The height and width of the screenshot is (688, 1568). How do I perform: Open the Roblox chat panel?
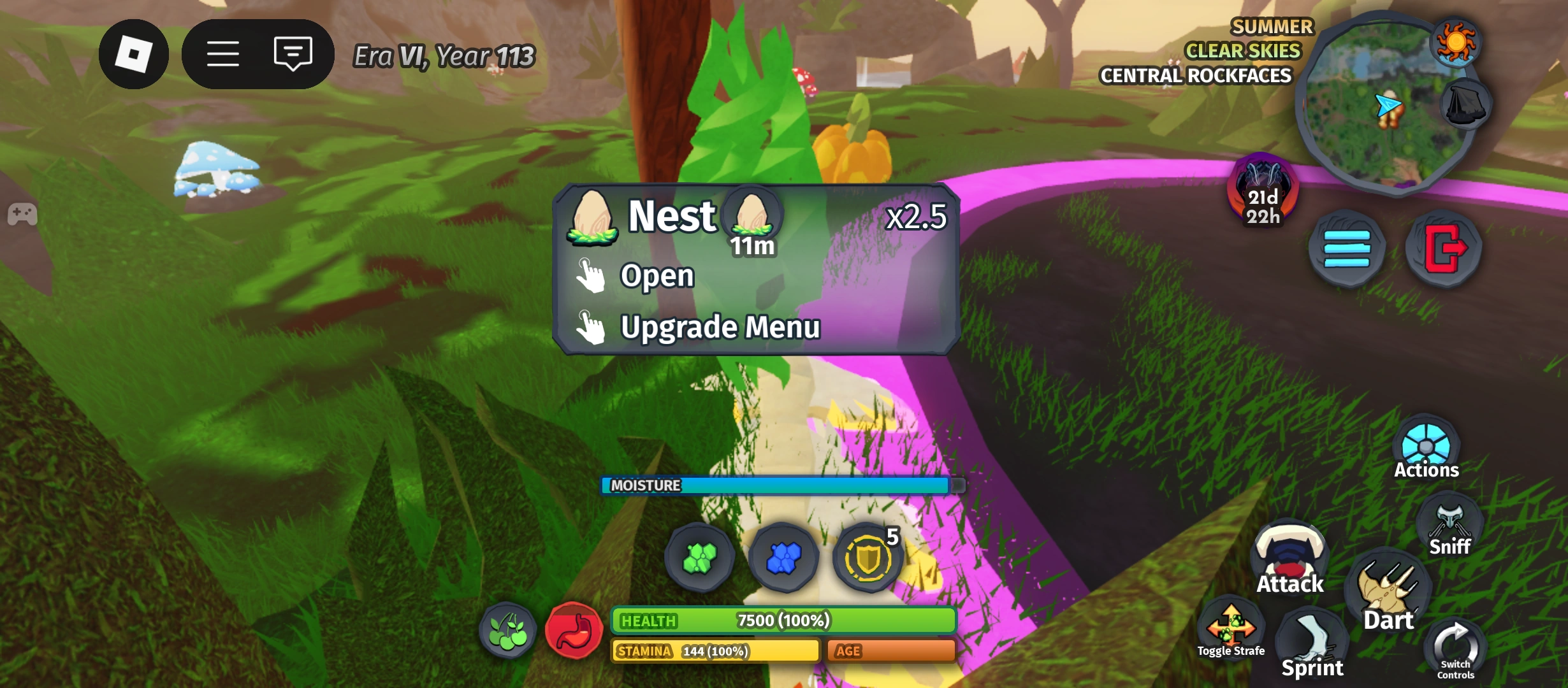point(293,54)
